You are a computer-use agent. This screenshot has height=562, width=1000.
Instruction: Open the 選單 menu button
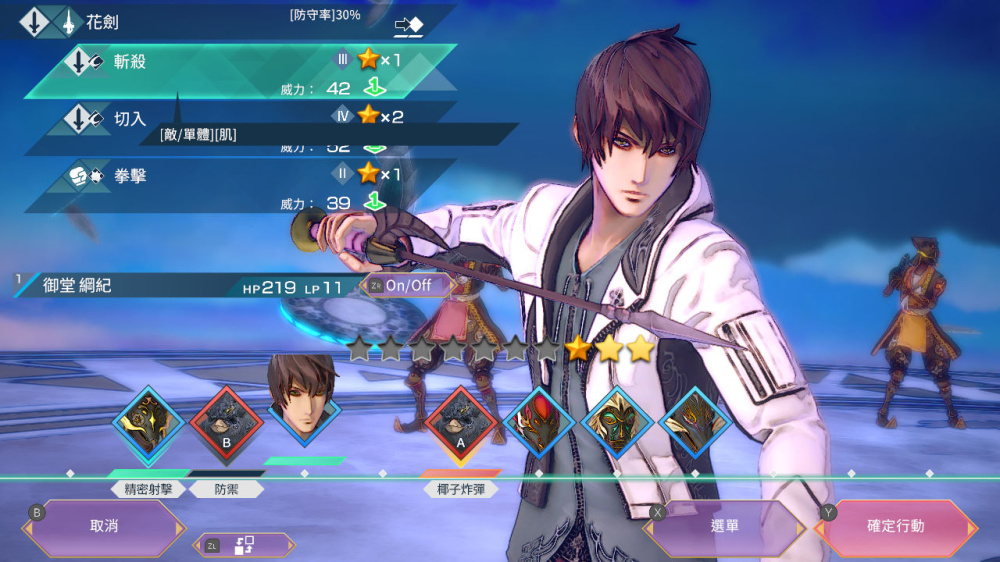pos(724,526)
